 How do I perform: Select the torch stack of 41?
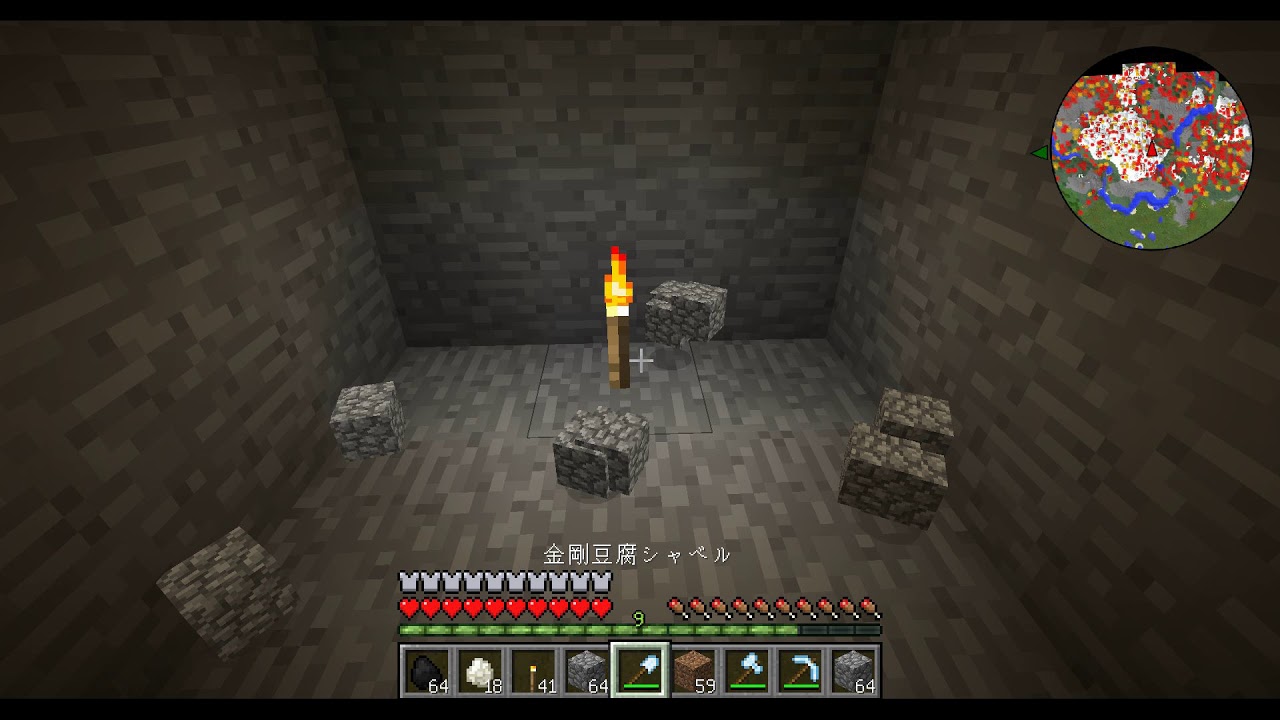[x=532, y=670]
